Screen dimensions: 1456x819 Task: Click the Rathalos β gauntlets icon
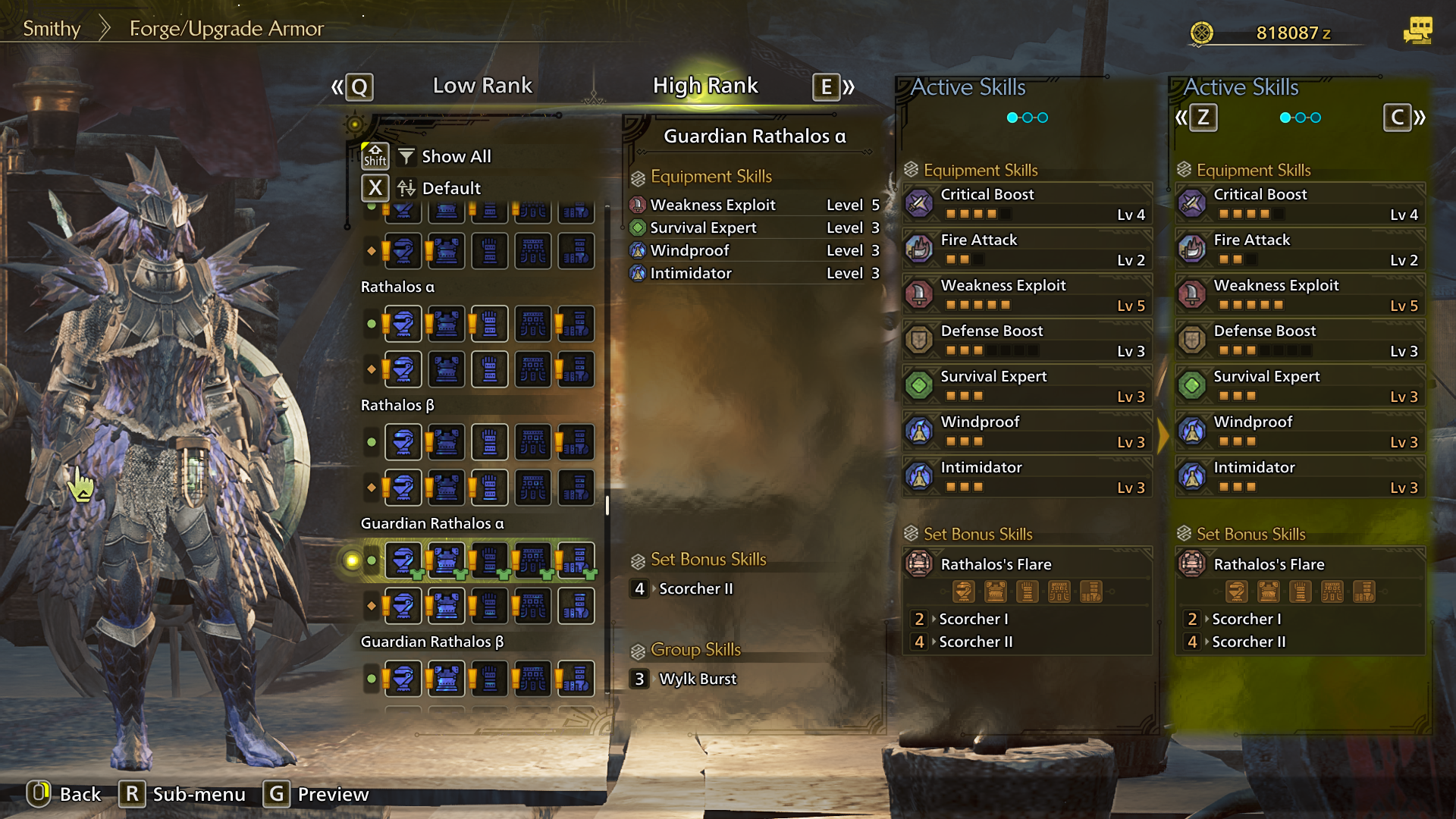tap(489, 442)
